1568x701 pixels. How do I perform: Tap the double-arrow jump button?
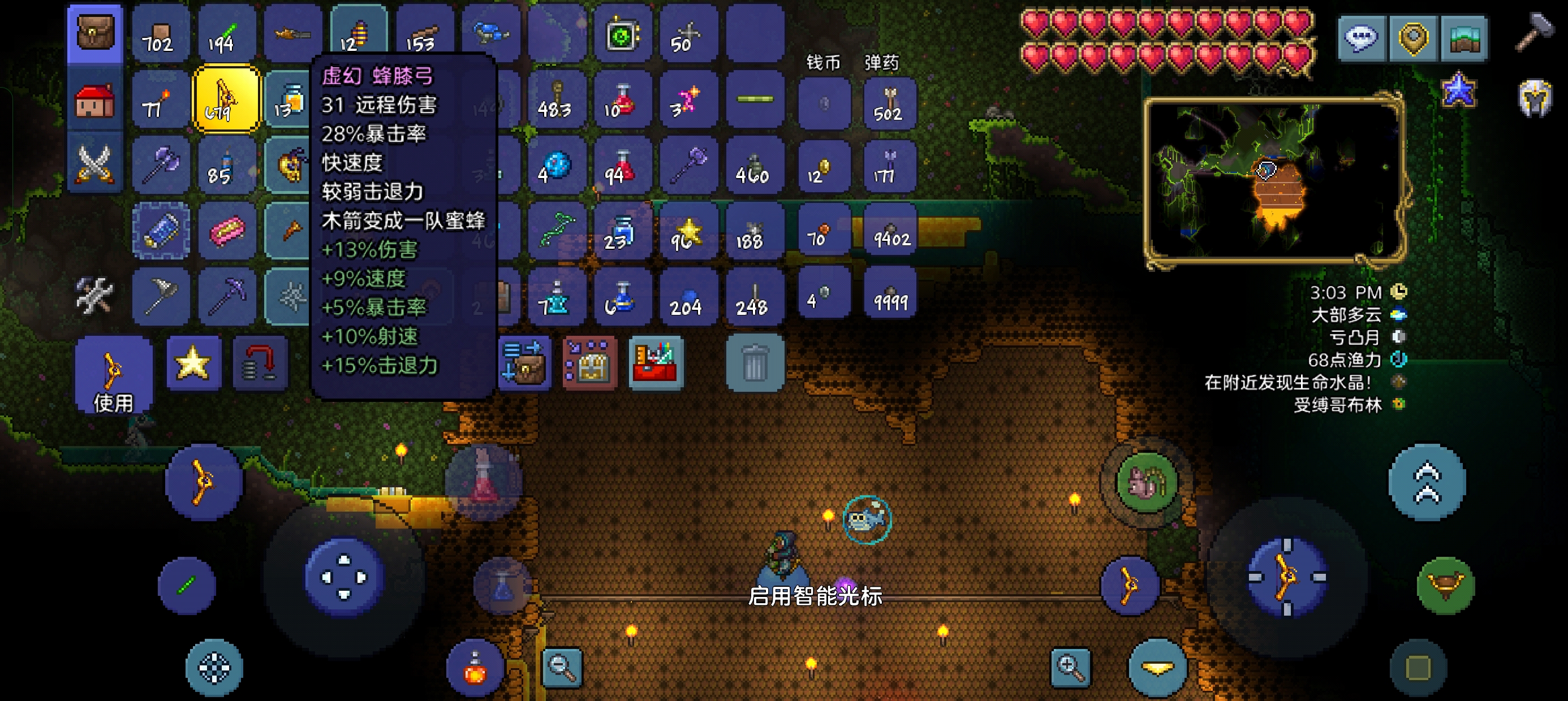(x=1427, y=482)
